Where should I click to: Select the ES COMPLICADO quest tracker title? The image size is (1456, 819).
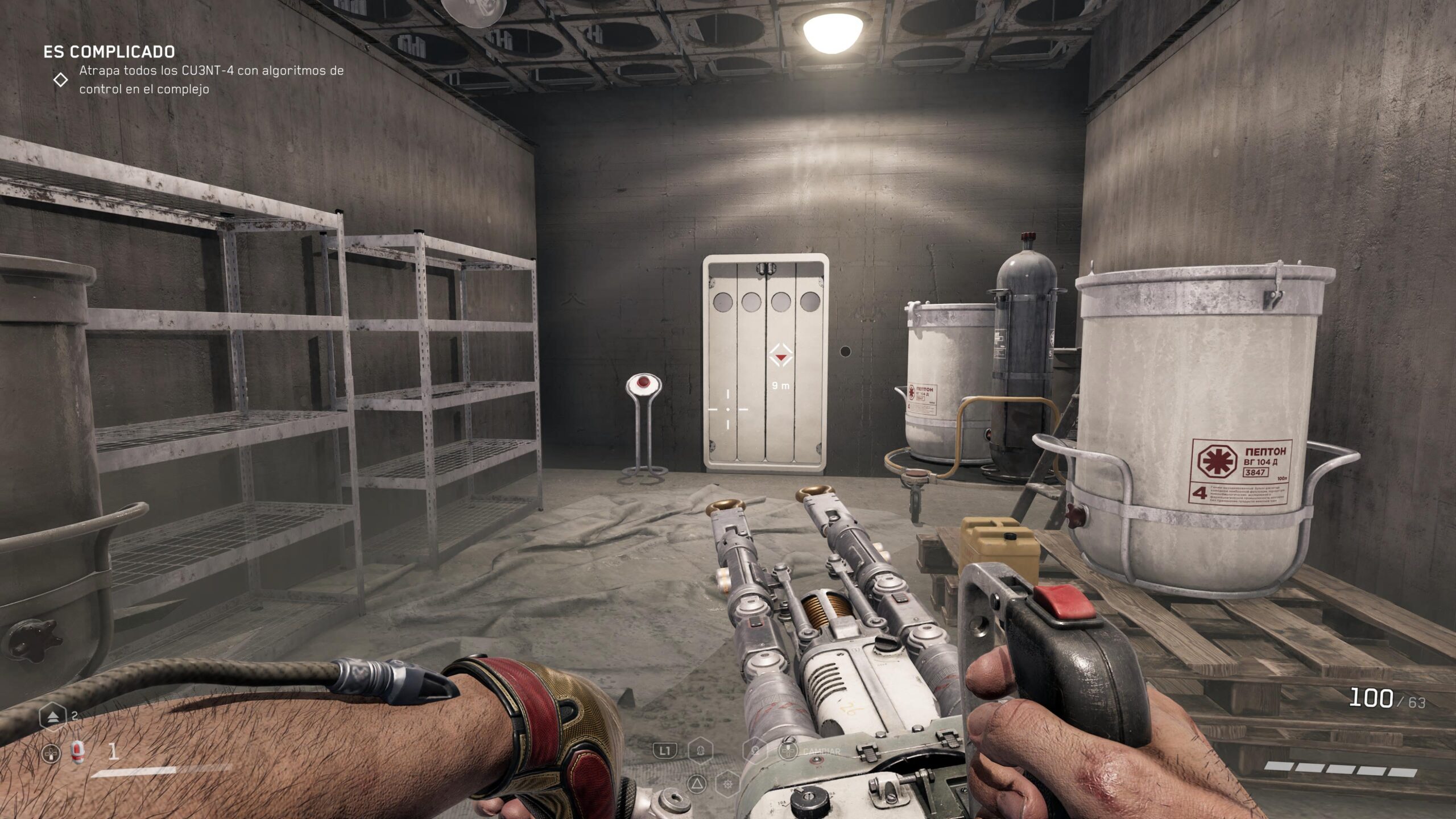(109, 52)
